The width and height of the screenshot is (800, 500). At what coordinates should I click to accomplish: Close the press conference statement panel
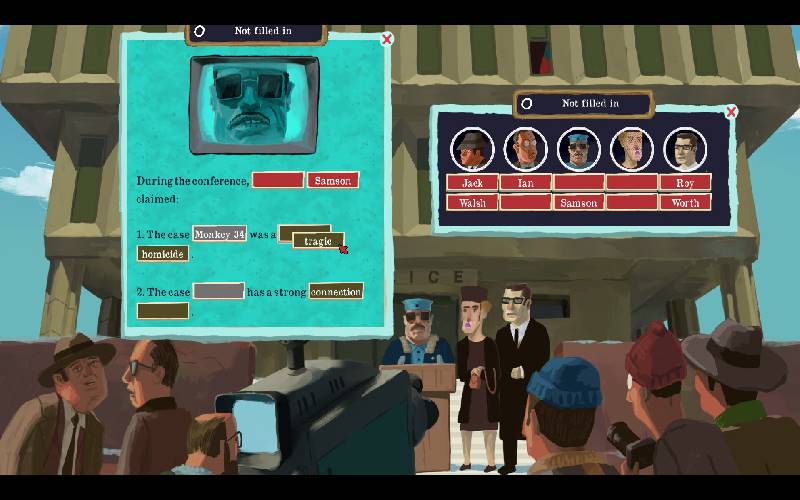387,39
